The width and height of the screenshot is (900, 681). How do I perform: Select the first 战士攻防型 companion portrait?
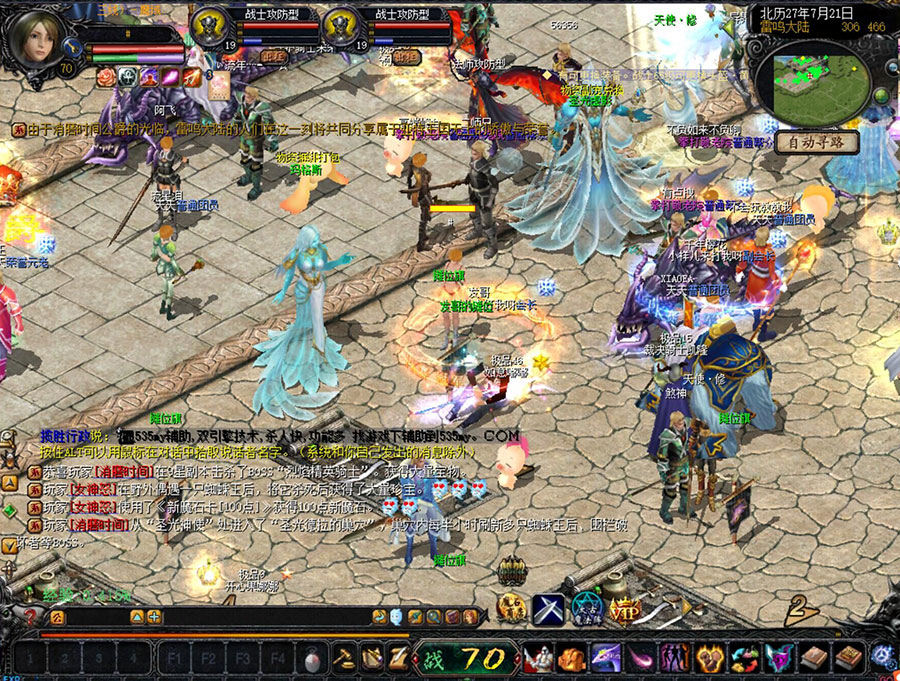coord(211,29)
